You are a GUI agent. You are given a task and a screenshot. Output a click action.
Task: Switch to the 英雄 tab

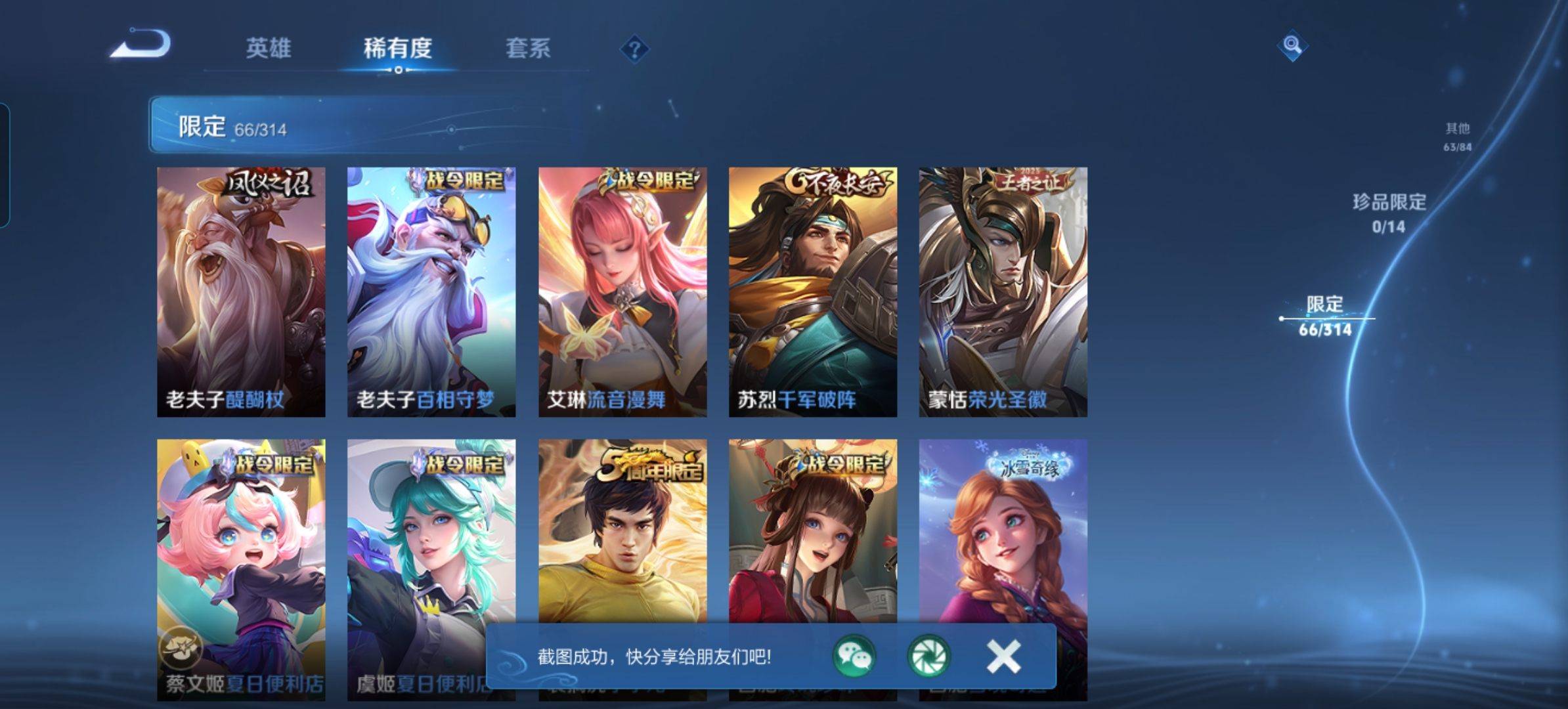pos(268,48)
